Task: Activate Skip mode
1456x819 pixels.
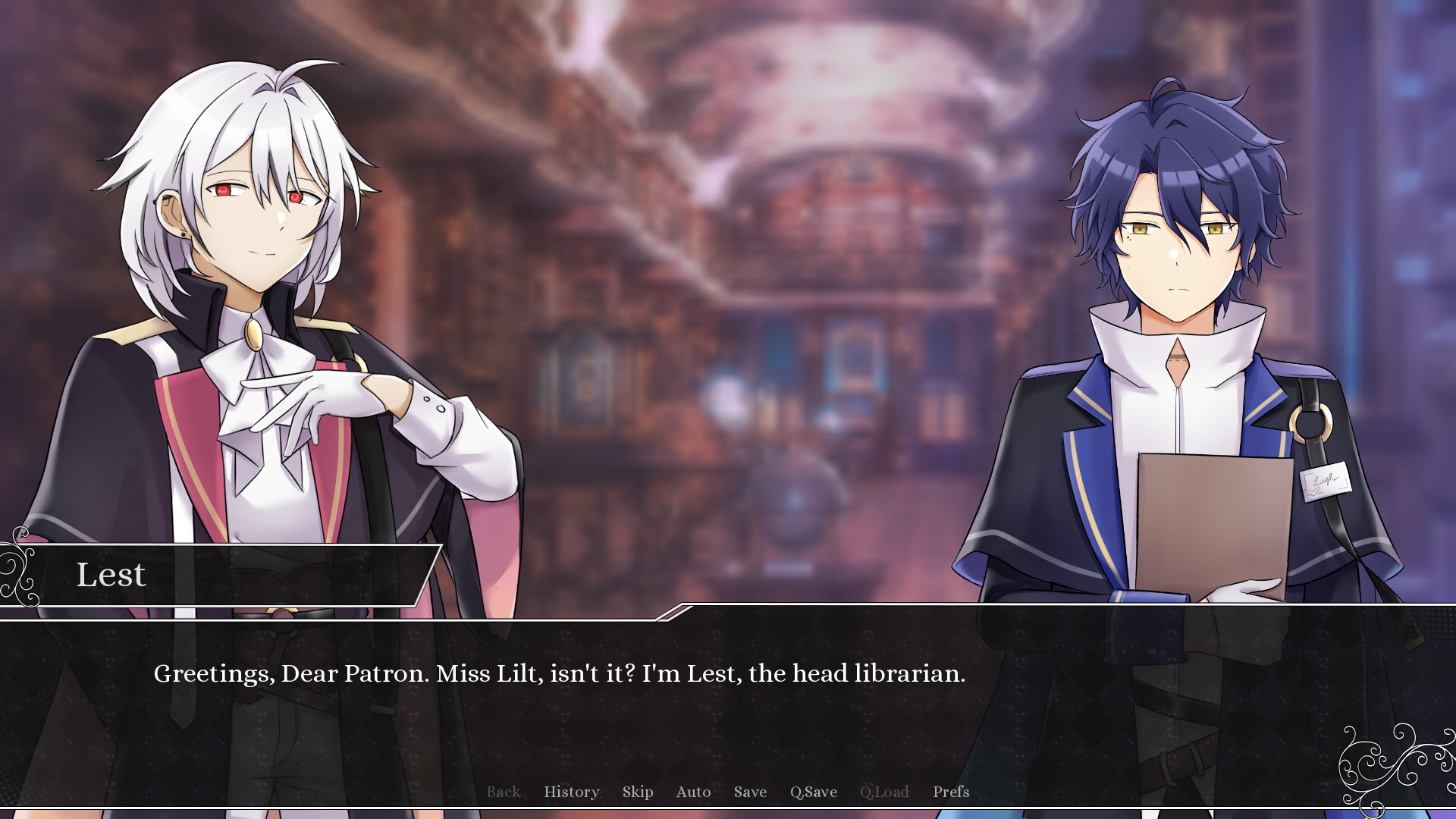Action: pyautogui.click(x=637, y=792)
